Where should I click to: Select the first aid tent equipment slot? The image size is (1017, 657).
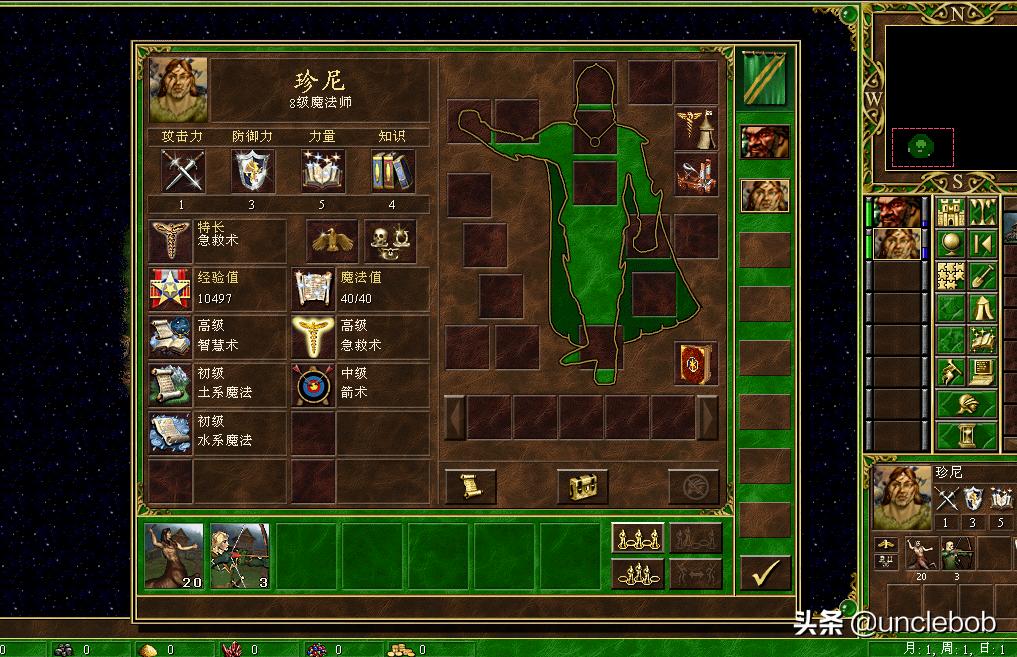point(695,128)
